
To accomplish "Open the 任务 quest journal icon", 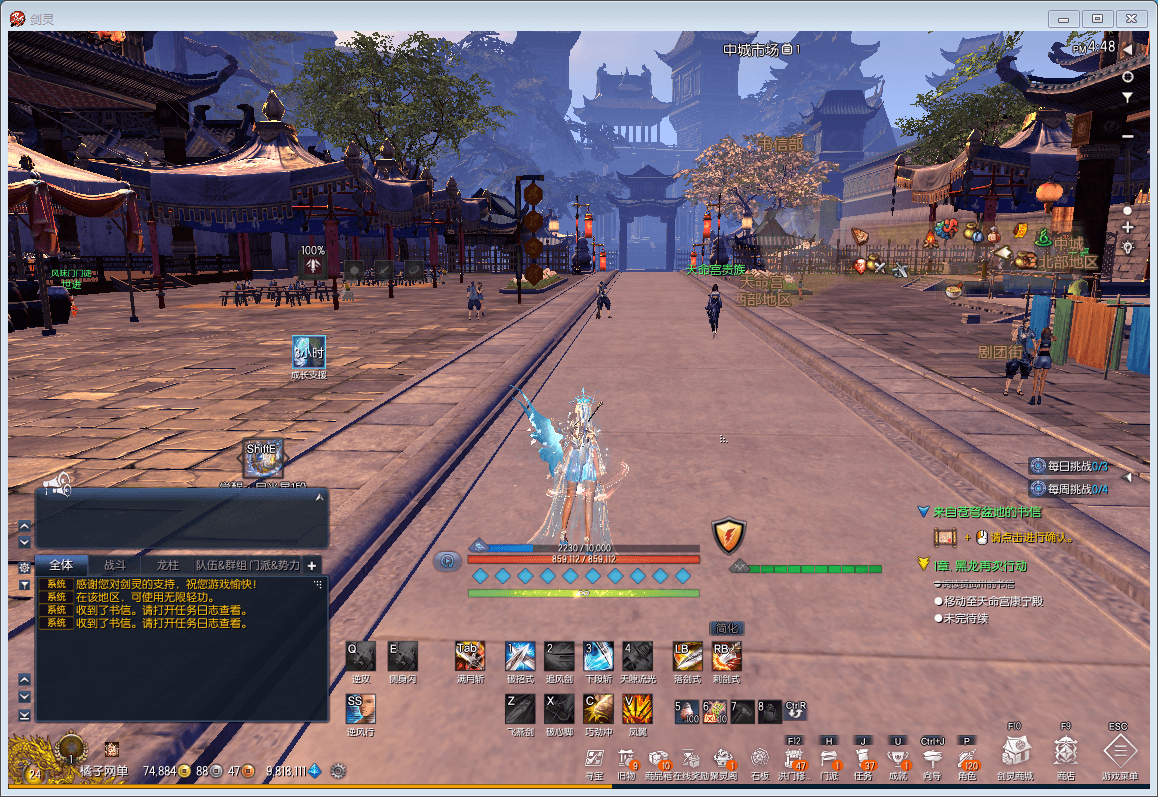I will pos(863,758).
